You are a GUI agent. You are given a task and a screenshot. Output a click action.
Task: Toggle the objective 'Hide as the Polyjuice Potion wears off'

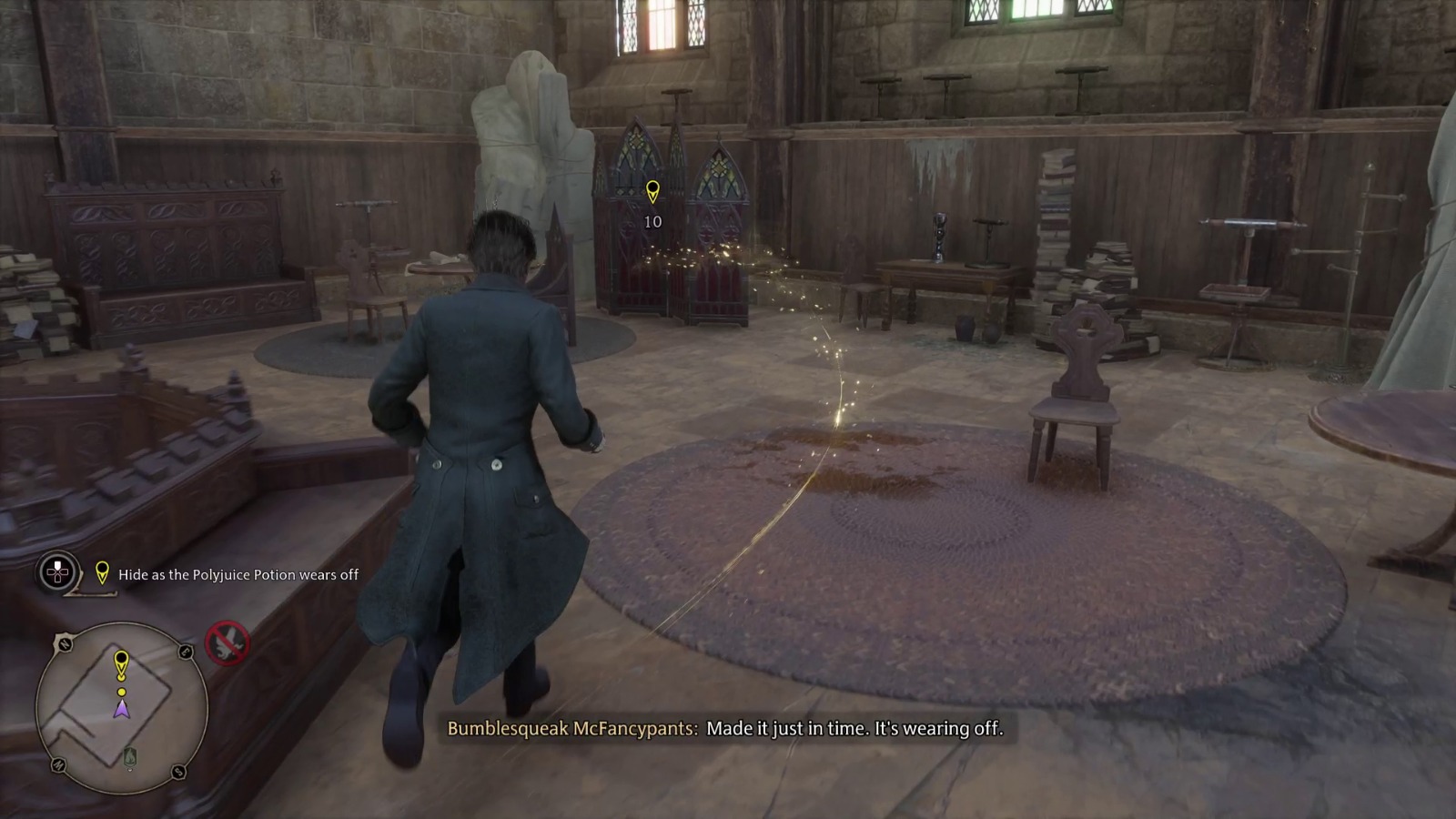tap(238, 575)
